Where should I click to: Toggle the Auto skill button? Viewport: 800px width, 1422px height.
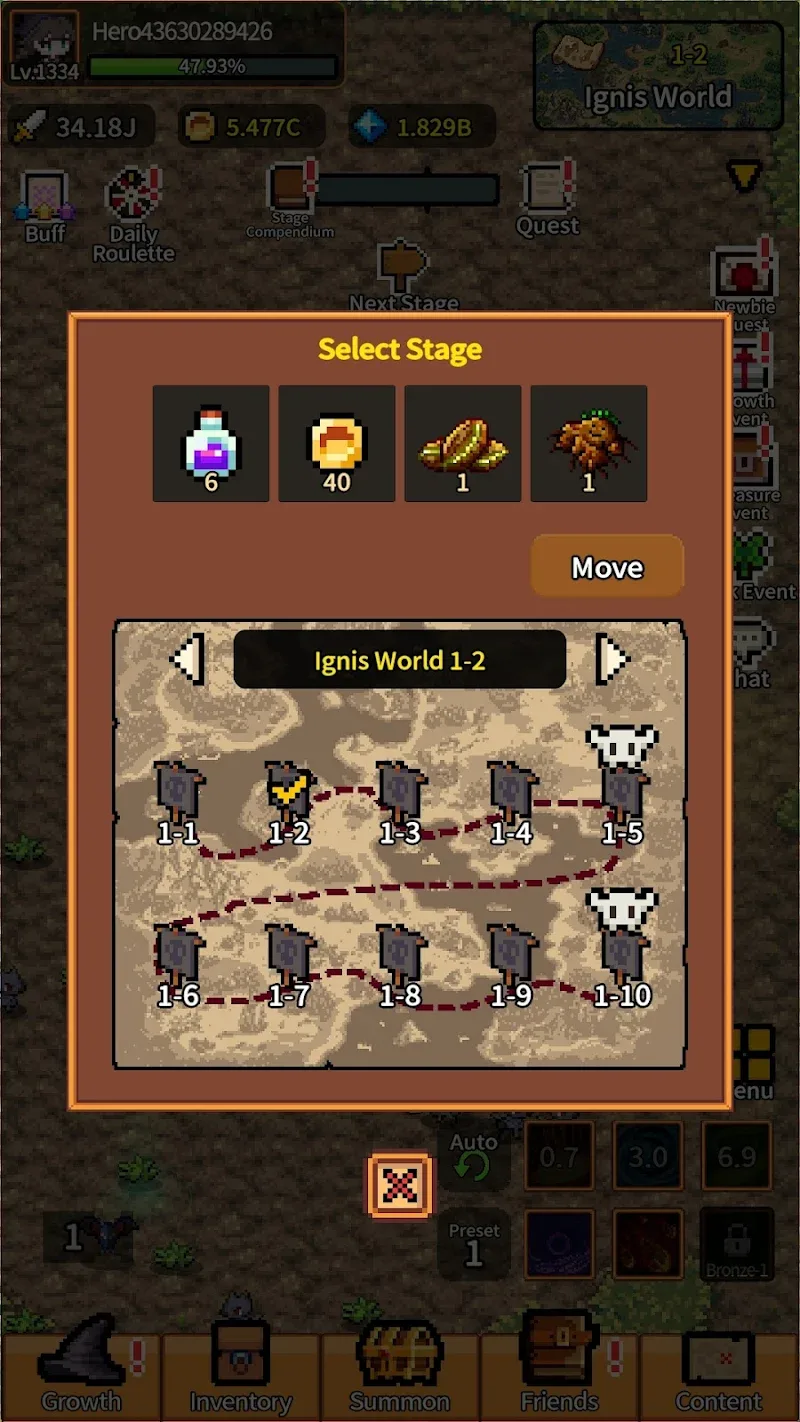click(473, 1158)
